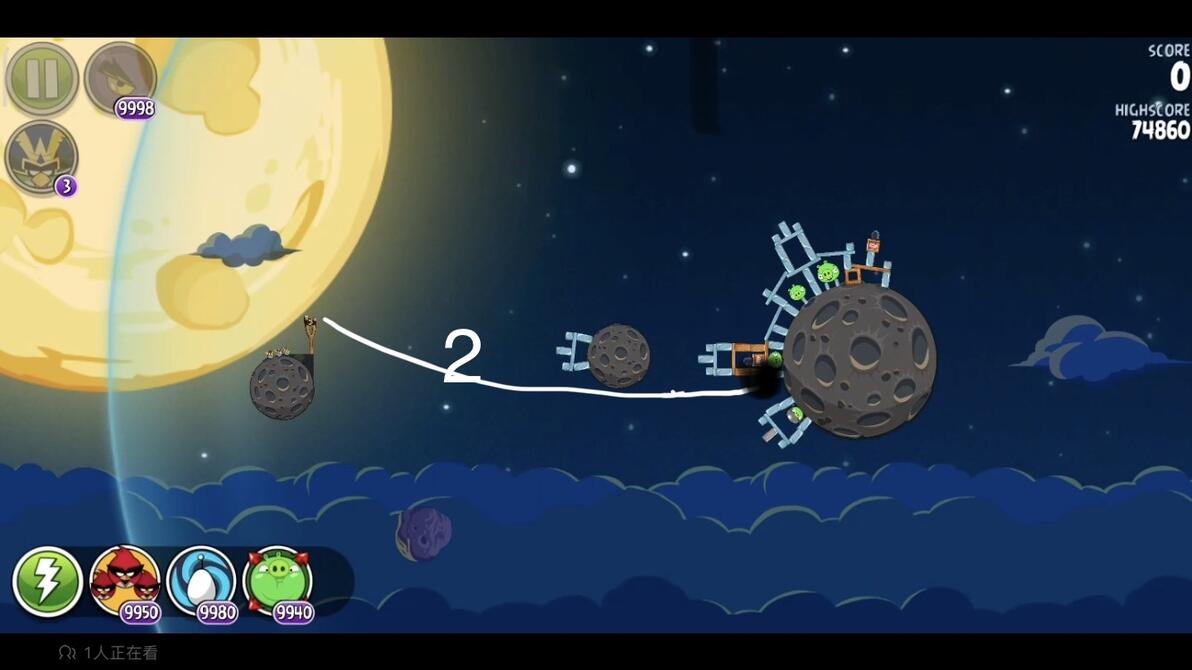Activate the green pig puffer power-up
This screenshot has width=1192, height=670.
[x=277, y=581]
